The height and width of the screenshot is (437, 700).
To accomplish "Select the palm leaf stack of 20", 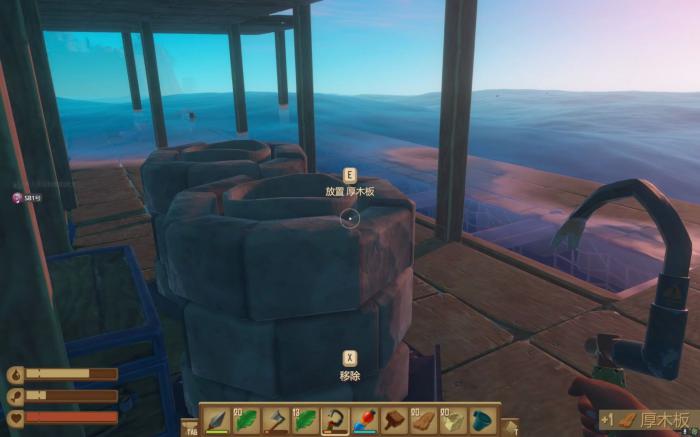I will pos(245,420).
